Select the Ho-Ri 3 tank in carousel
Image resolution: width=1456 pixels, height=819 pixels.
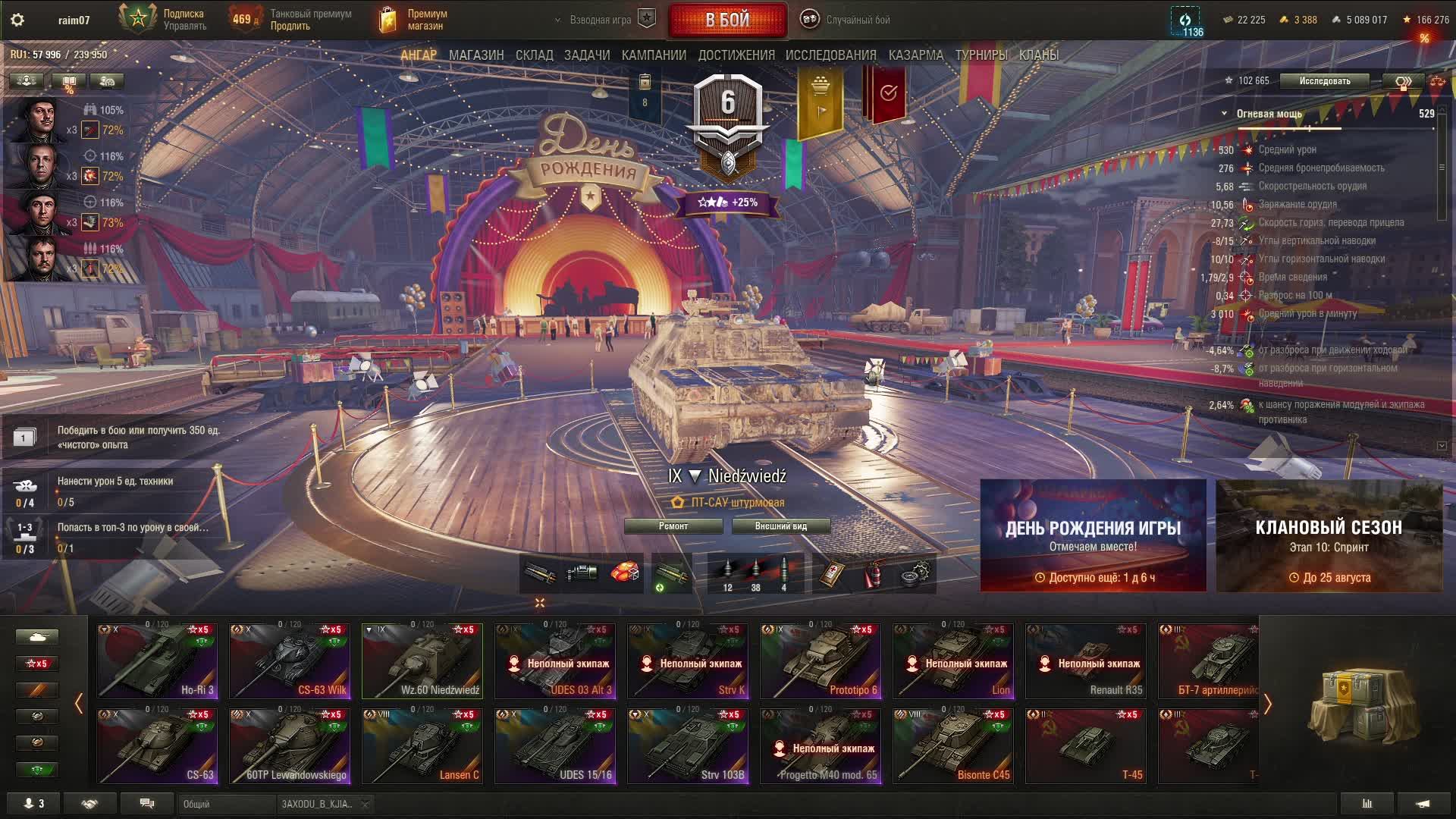click(157, 661)
